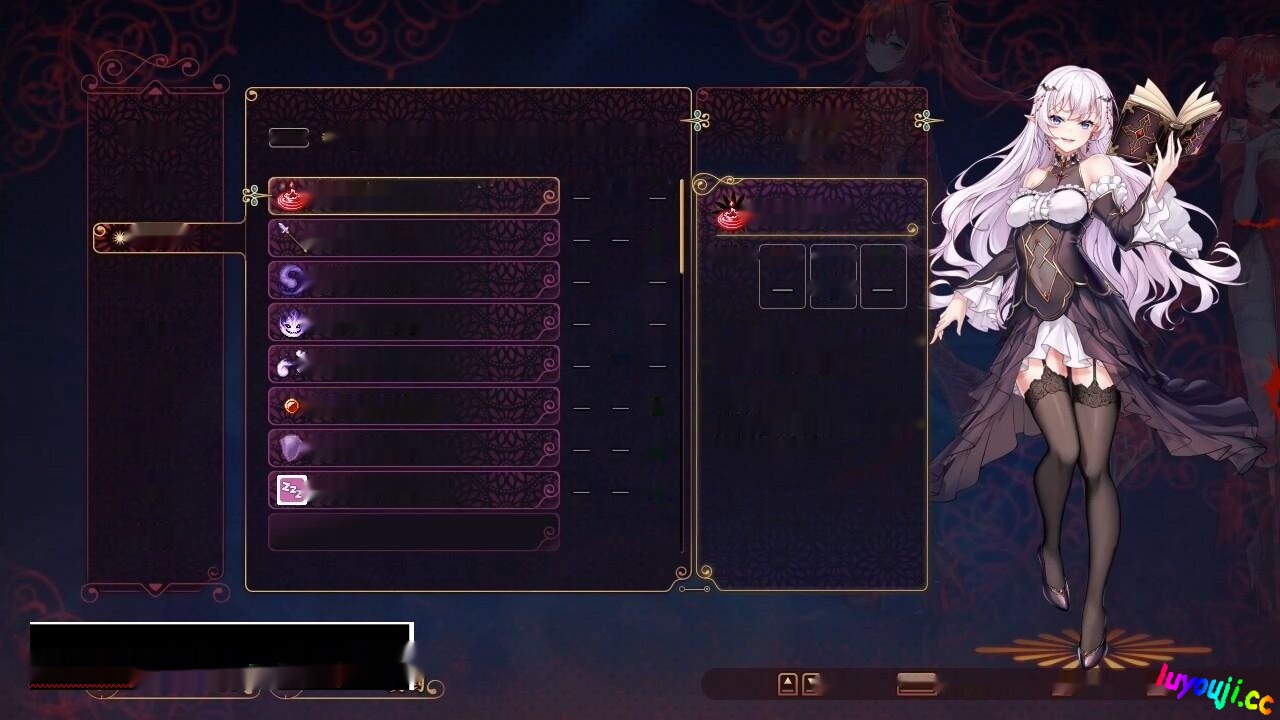This screenshot has width=1280, height=720.
Task: Click the grinning demon face skill icon
Action: point(291,322)
